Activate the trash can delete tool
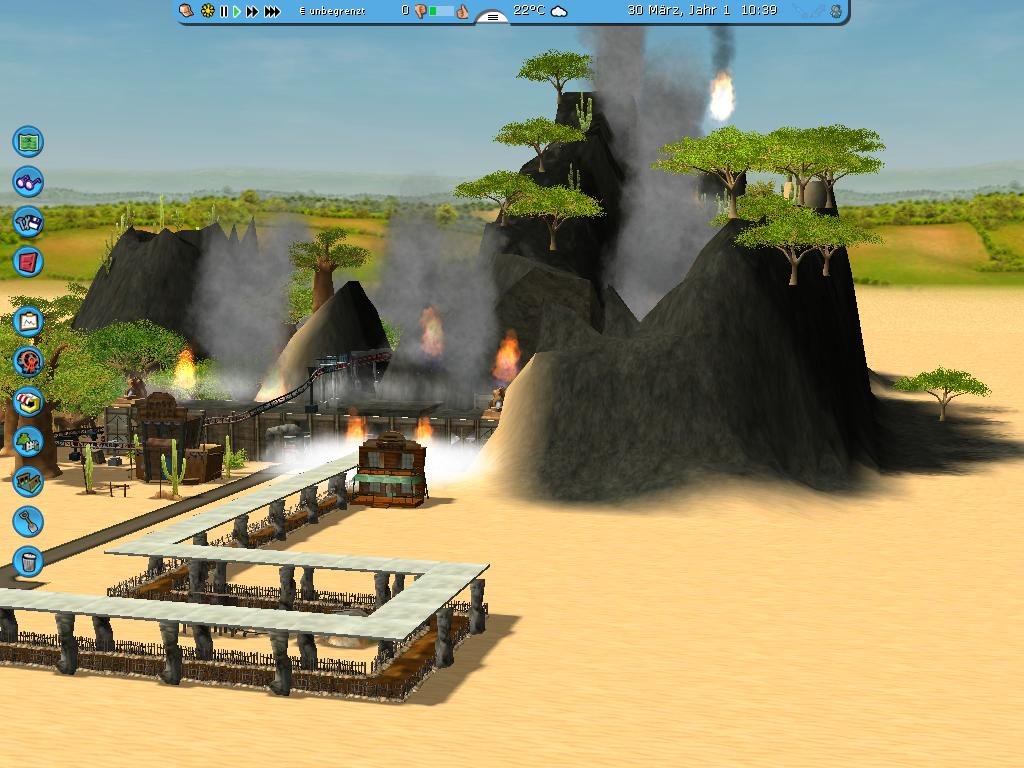This screenshot has width=1024, height=768. pos(28,561)
